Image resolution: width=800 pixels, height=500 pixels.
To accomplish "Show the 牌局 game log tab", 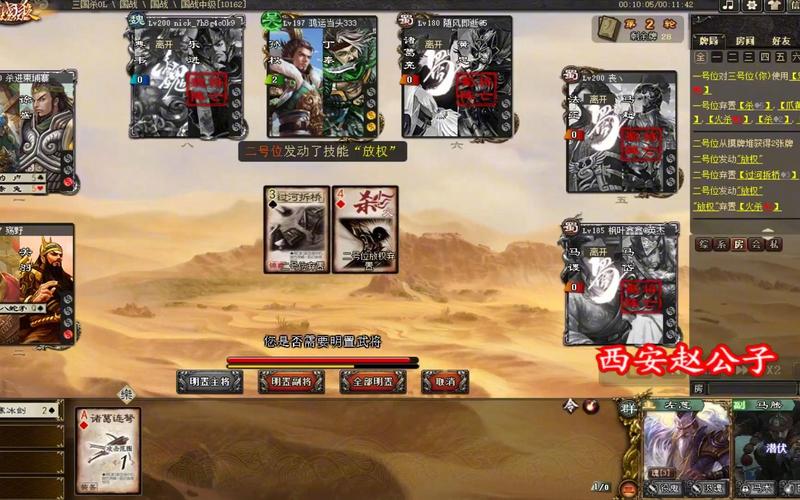I will 709,42.
